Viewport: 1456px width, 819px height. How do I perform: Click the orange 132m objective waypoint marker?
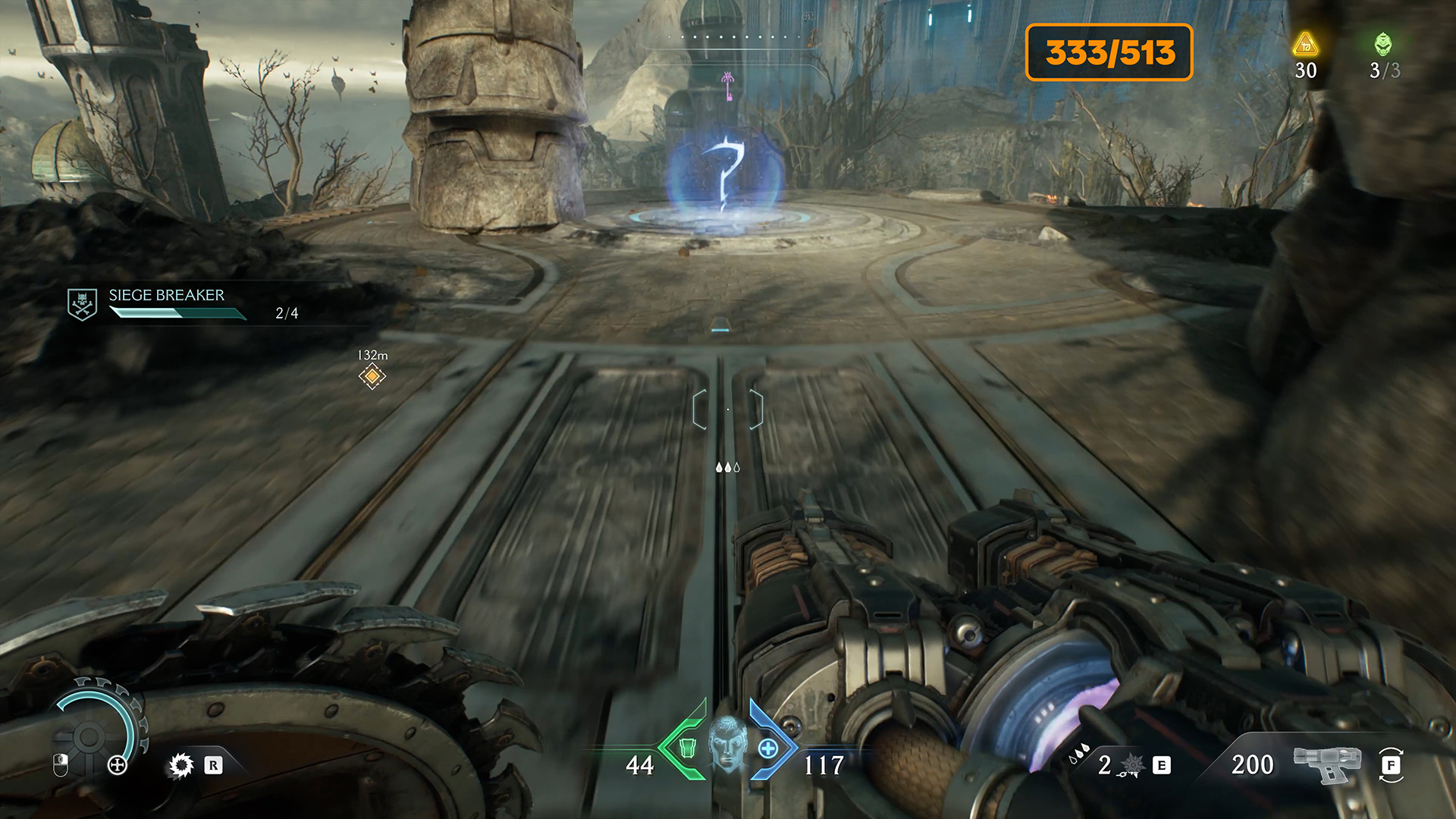(x=372, y=376)
